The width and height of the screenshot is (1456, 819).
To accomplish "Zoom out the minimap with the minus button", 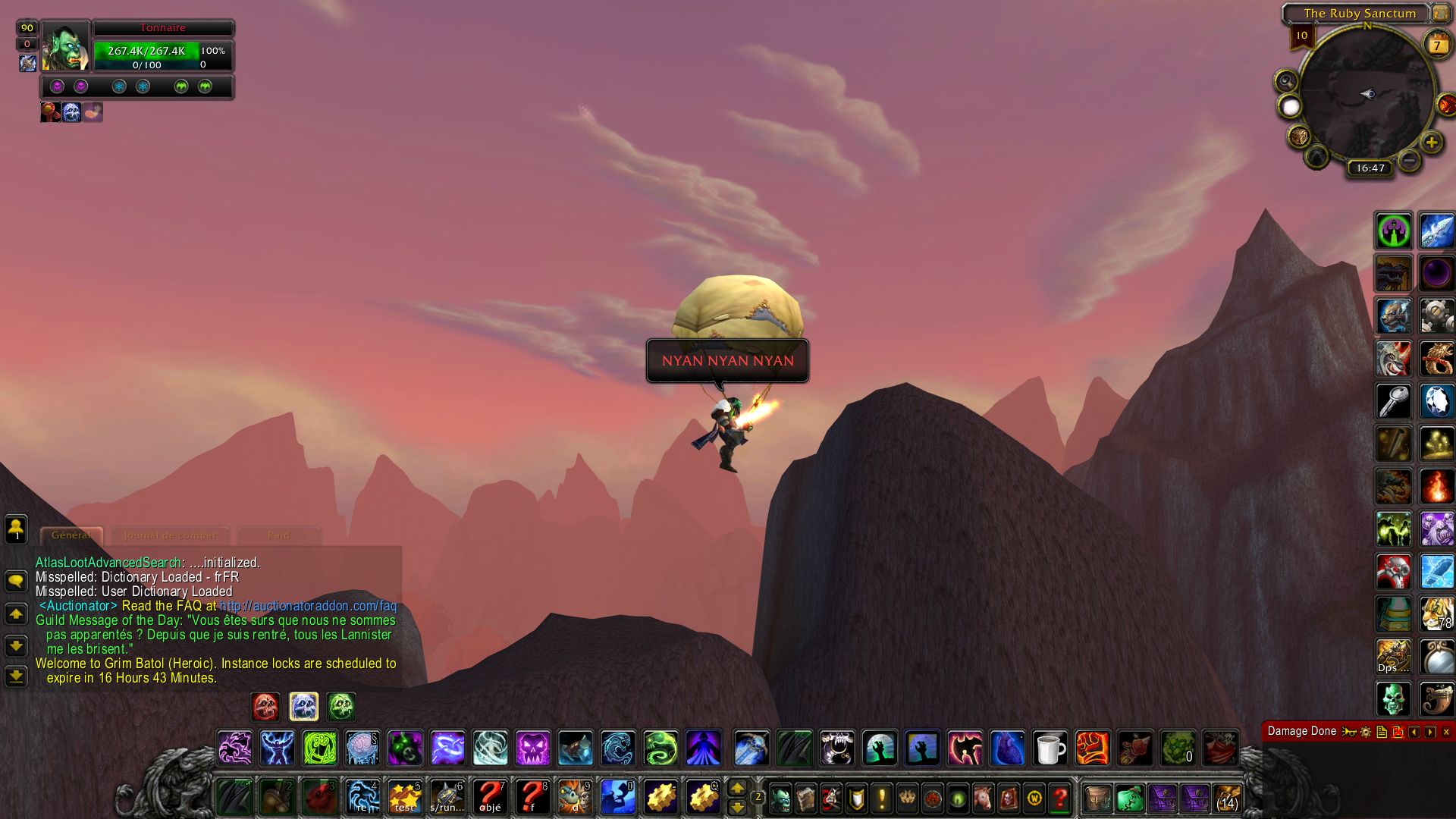I will click(x=1409, y=160).
